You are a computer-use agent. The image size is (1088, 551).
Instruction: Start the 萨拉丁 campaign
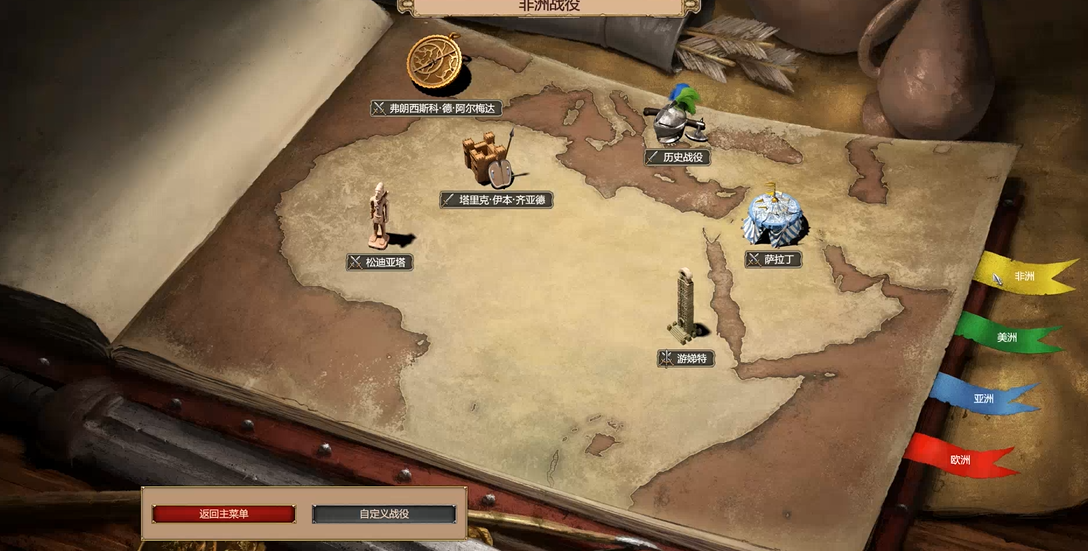774,259
